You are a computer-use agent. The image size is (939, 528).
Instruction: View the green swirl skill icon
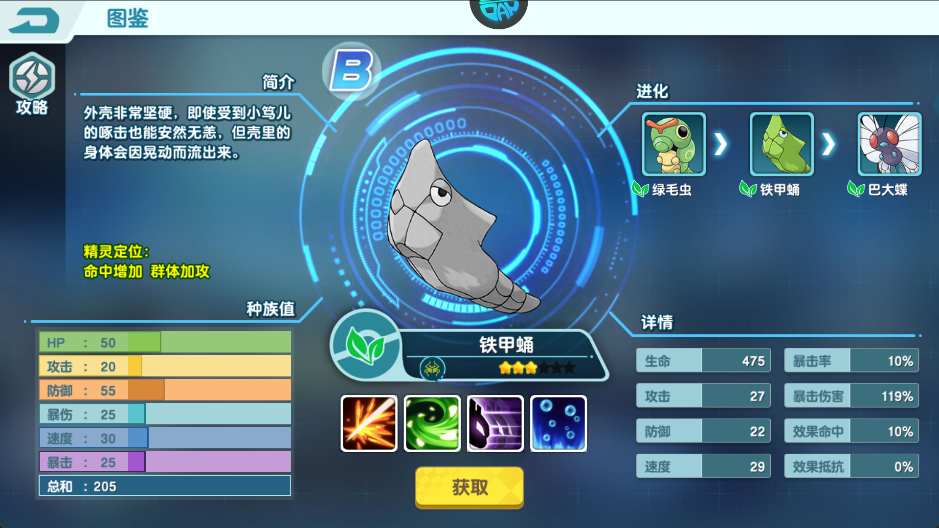tap(432, 423)
